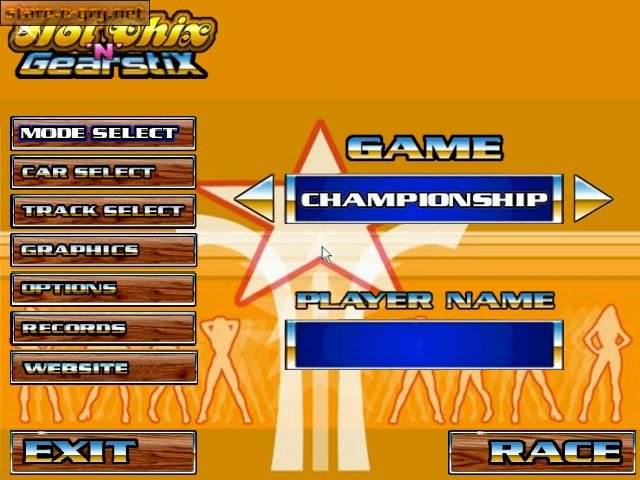Go to Car Select
The image size is (640, 480).
(103, 172)
